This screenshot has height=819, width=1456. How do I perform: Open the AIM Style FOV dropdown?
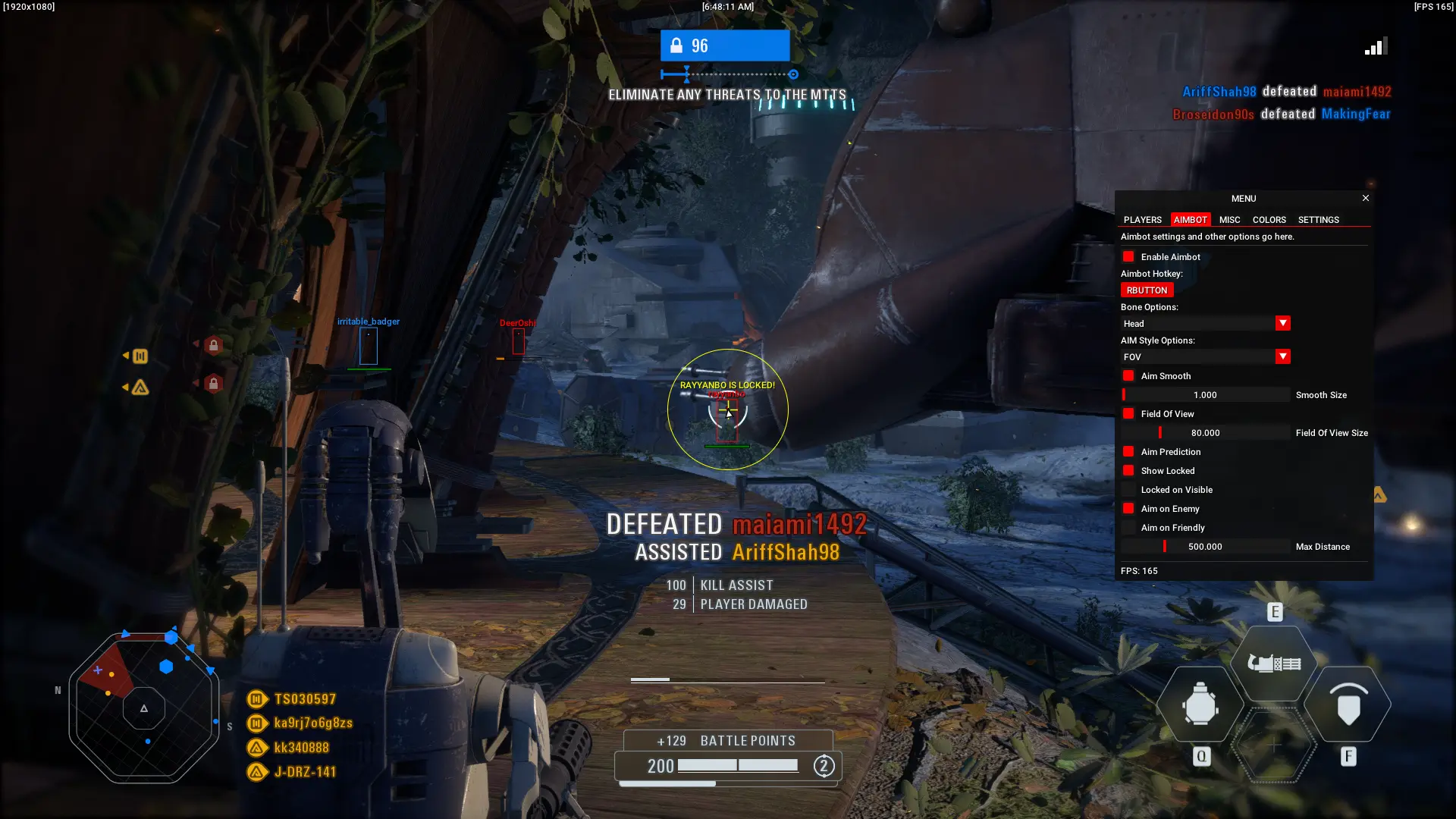[x=1282, y=356]
